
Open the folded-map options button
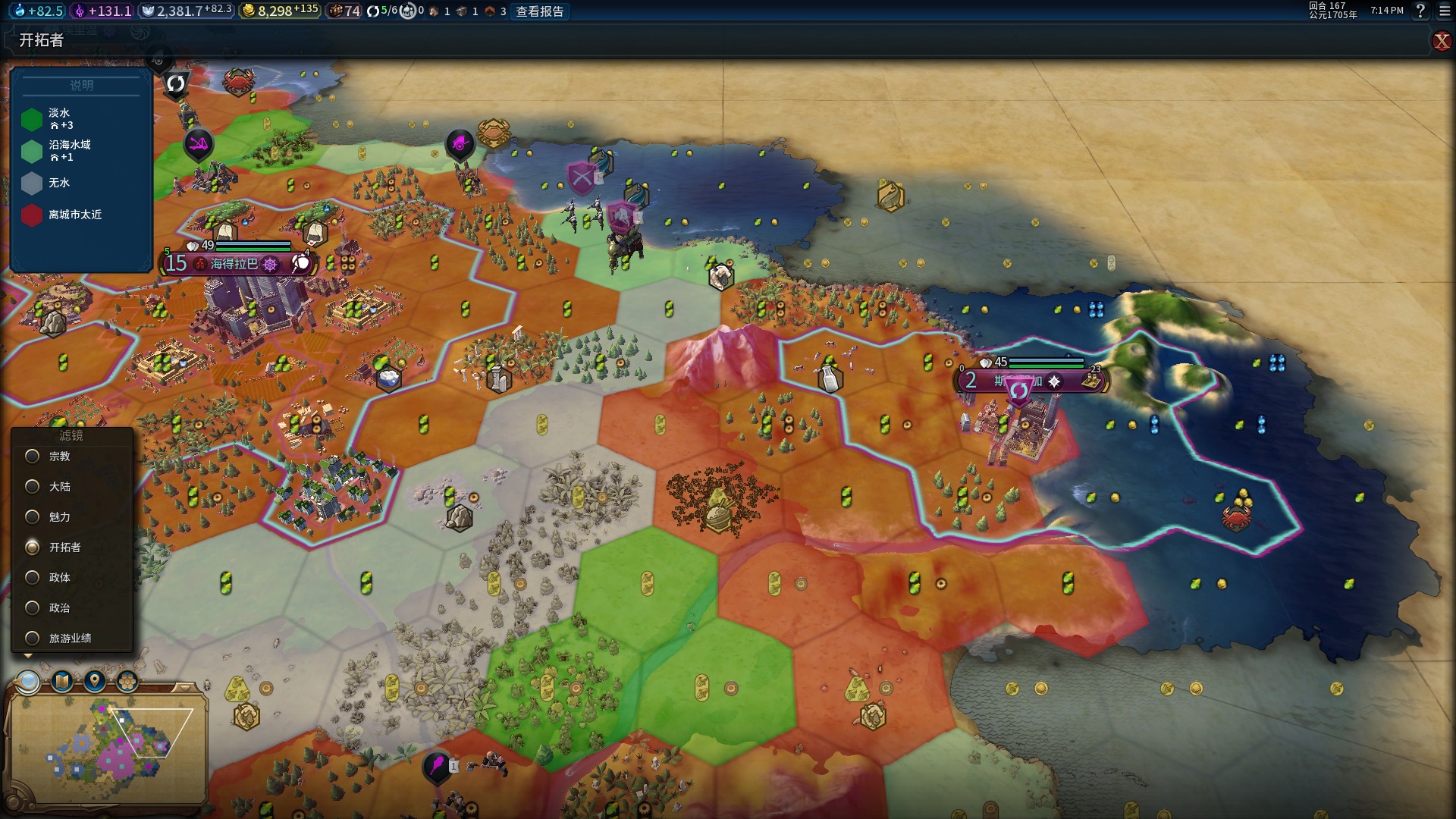[x=61, y=682]
